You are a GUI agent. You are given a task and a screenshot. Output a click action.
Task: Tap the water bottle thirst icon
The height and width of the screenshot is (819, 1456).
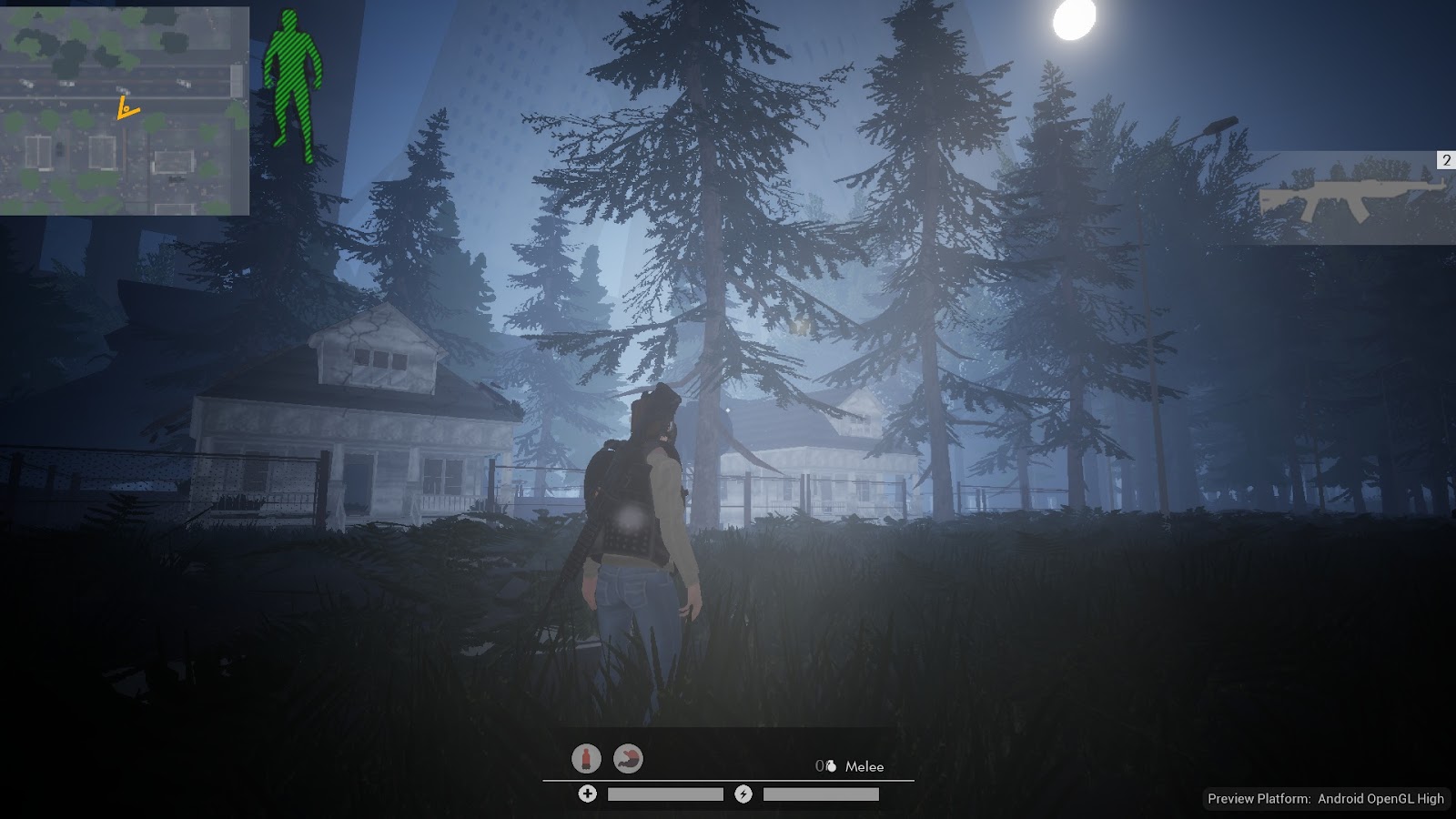[587, 758]
